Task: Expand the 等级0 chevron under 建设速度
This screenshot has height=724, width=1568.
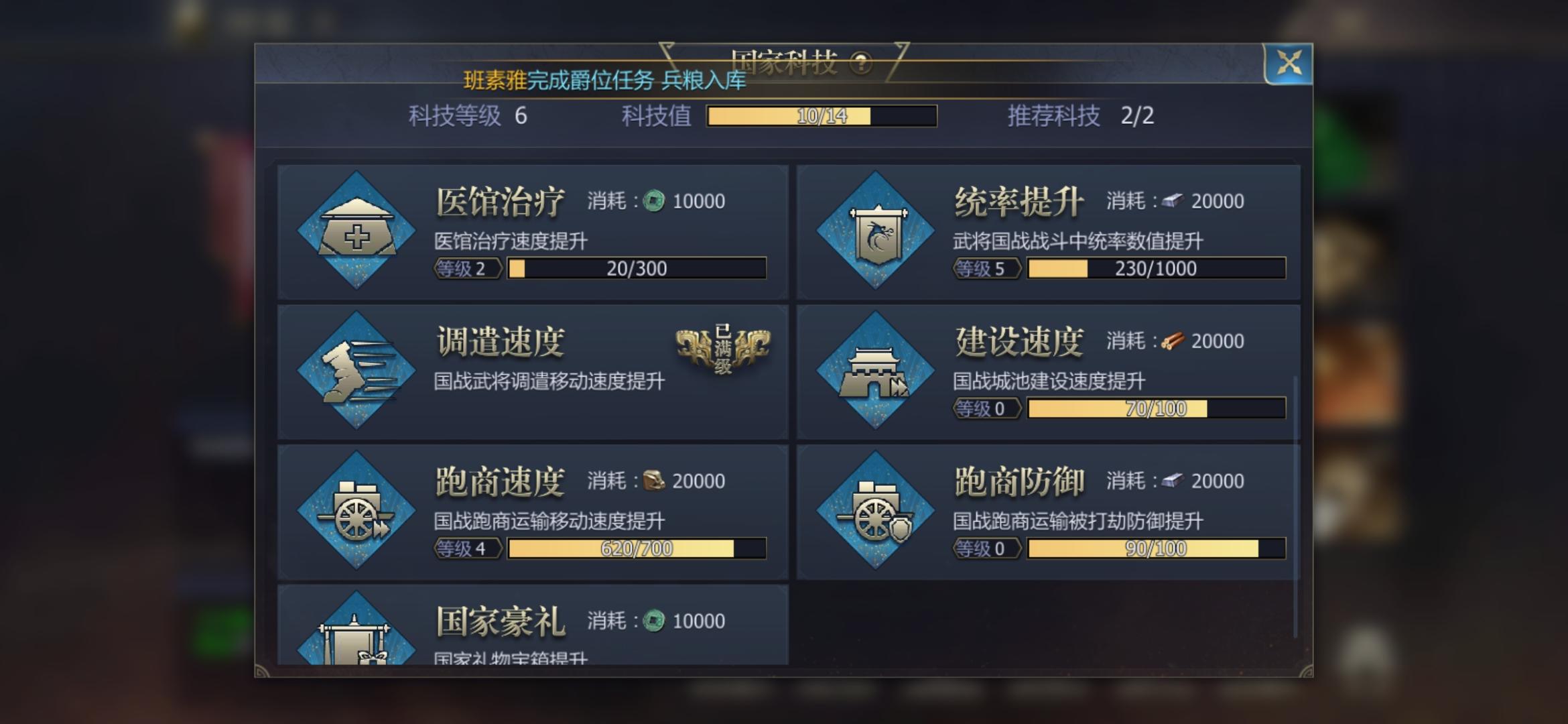Action: (x=987, y=408)
